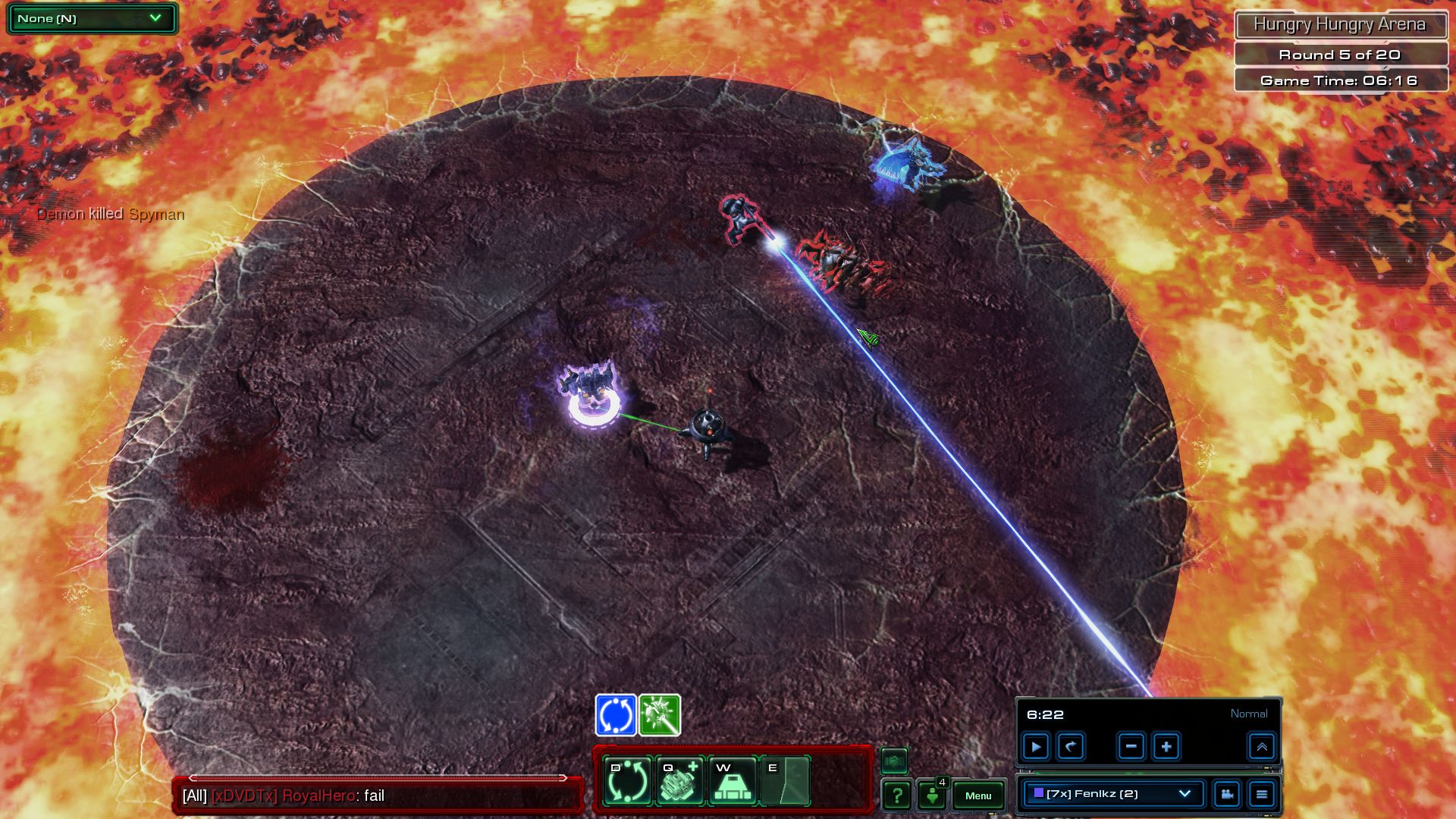Click the green spiked-ball buff icon
The height and width of the screenshot is (819, 1456).
coord(660,715)
